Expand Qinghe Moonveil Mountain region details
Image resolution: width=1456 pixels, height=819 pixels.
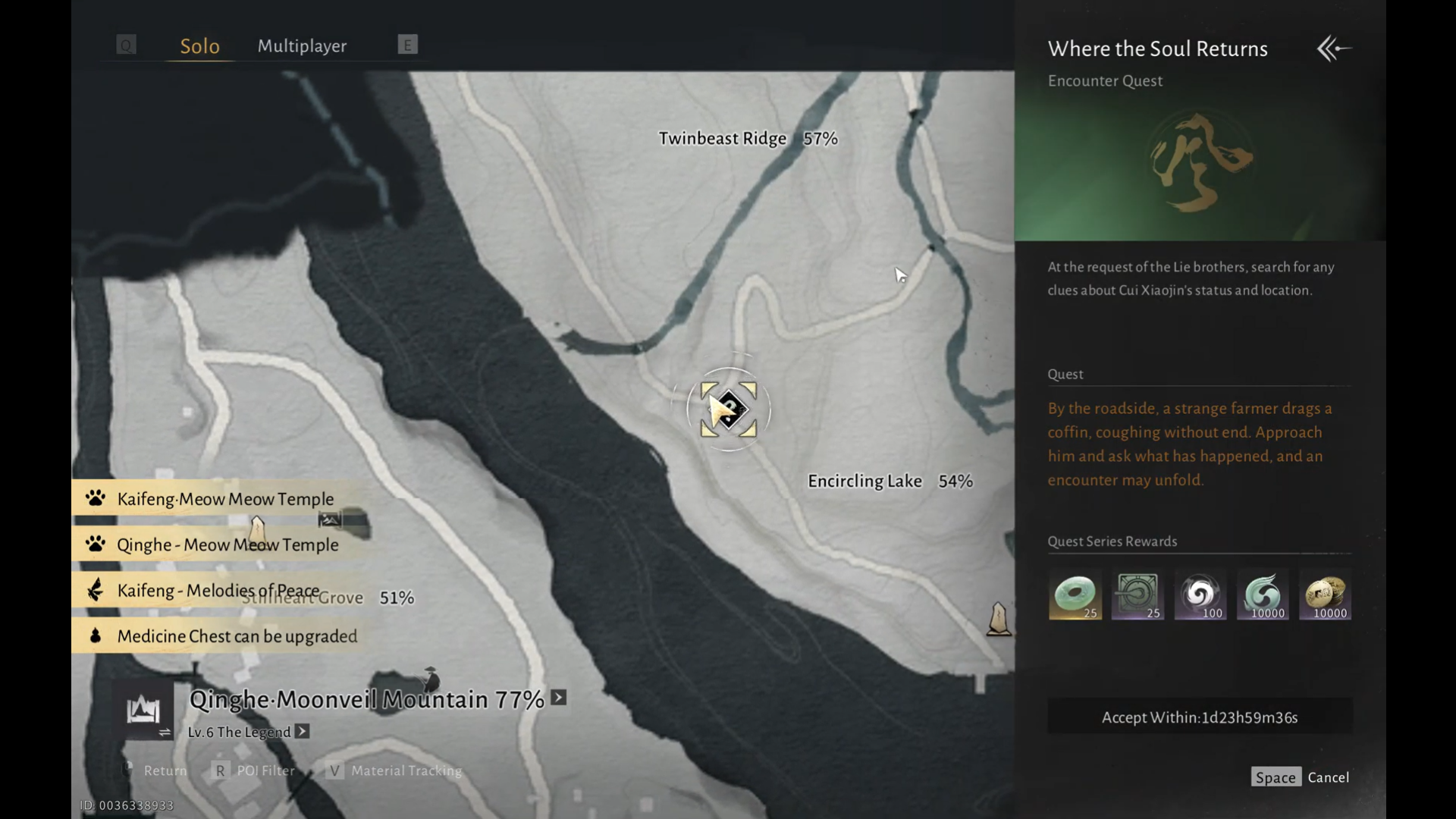pos(559,698)
